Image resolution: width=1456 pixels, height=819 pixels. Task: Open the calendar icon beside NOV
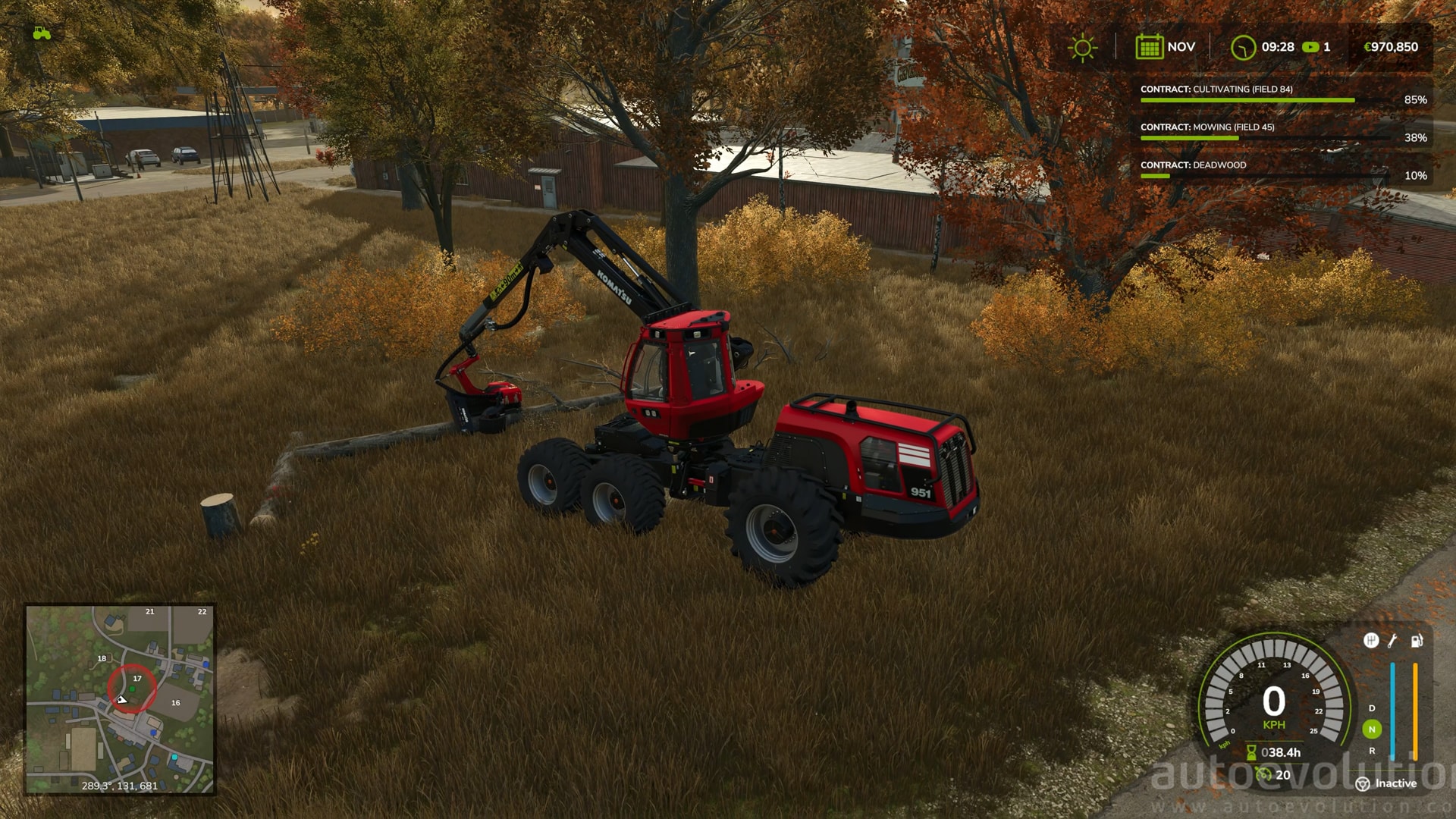tap(1149, 47)
